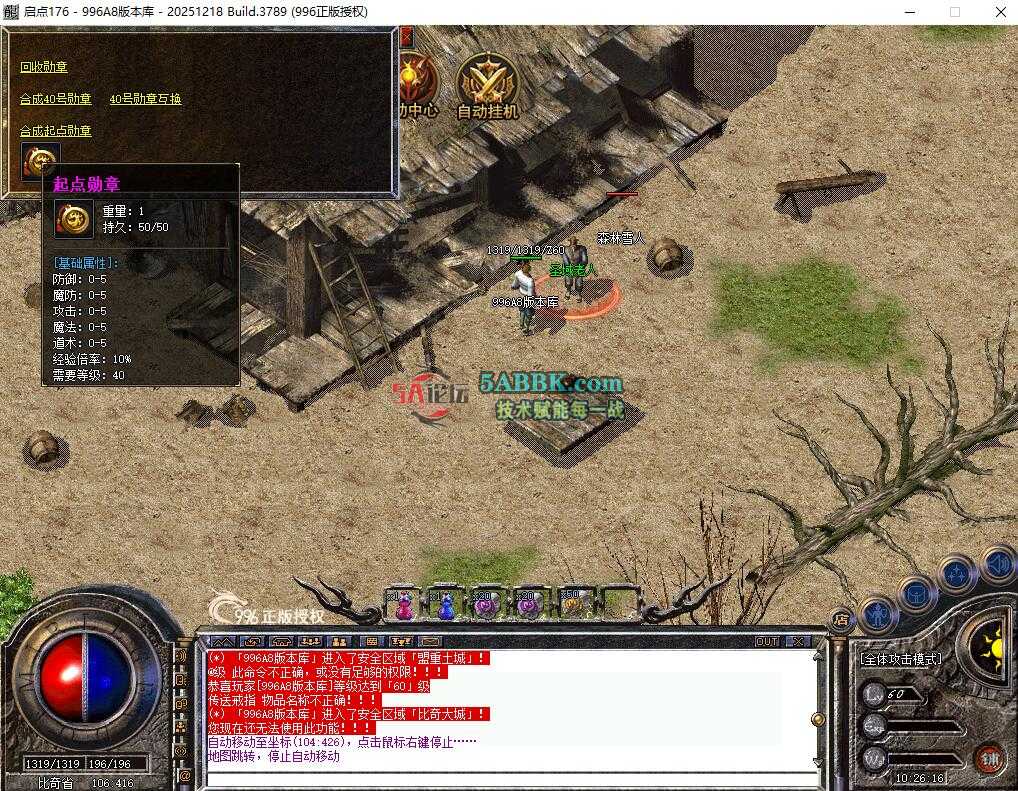This screenshot has width=1018, height=791.
Task: Close the game window
Action: (1000, 12)
